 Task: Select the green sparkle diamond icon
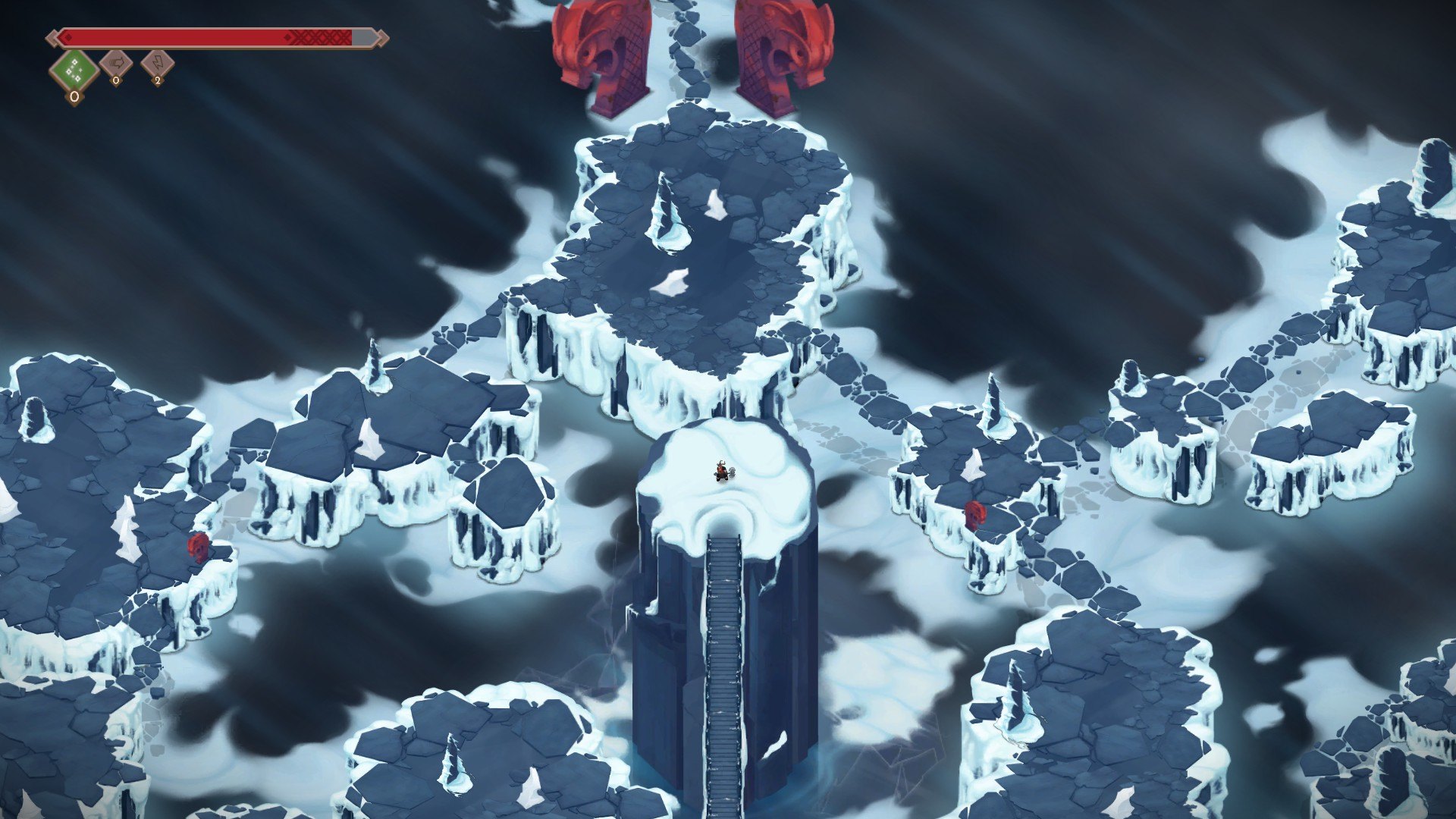point(74,71)
